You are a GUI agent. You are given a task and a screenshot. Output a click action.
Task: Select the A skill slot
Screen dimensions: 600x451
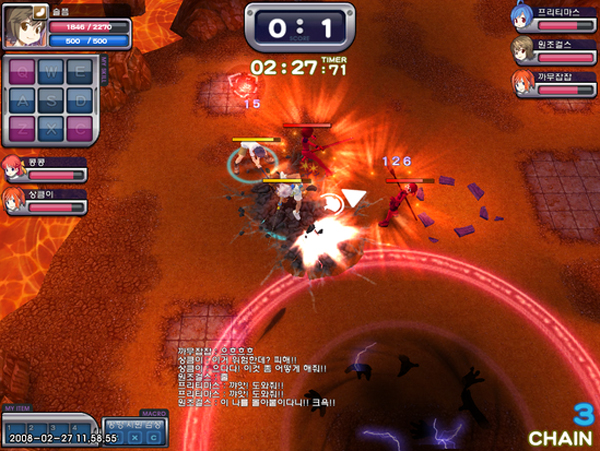point(23,99)
